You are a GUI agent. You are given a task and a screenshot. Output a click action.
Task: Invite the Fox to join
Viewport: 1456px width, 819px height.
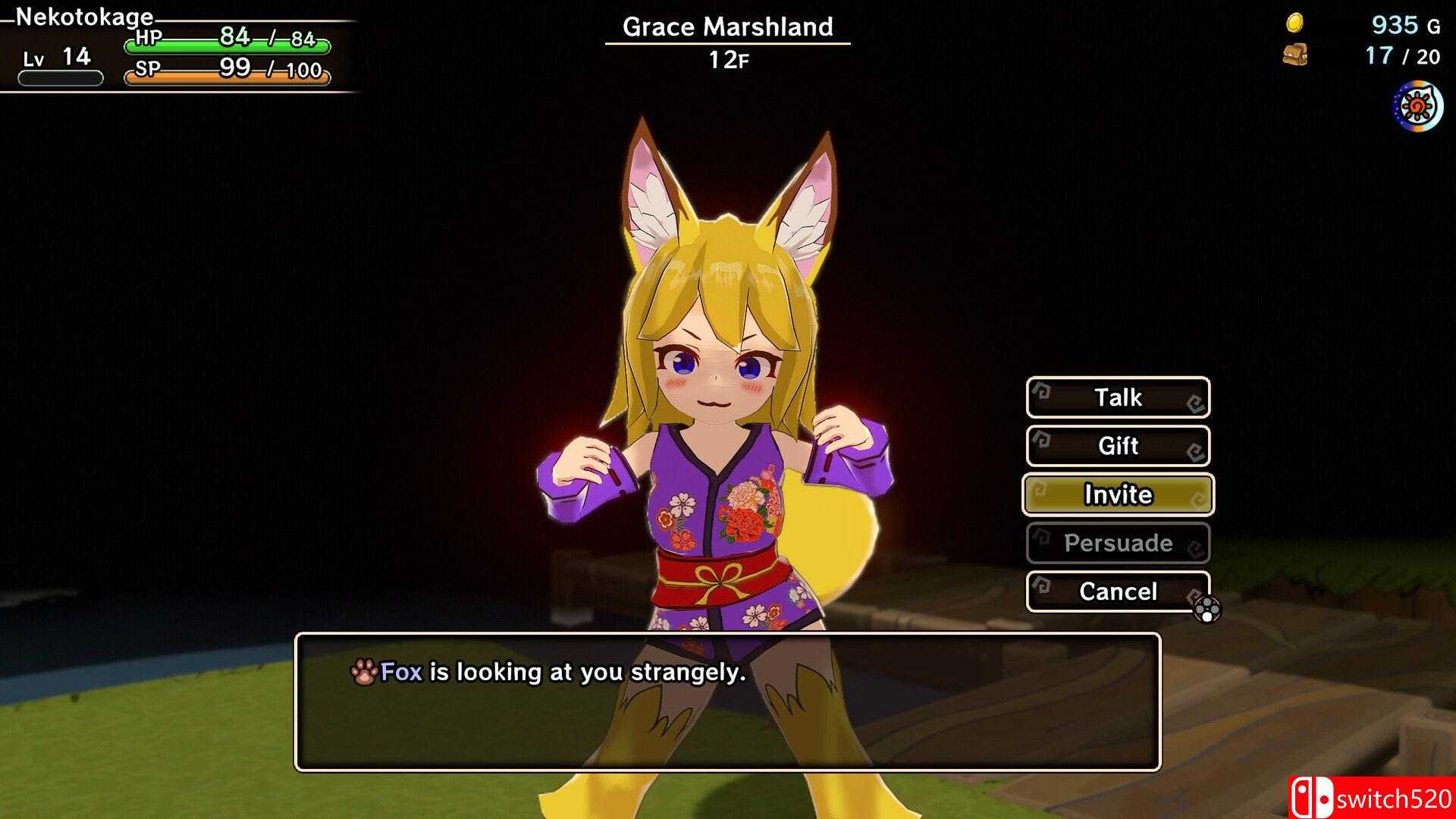coord(1118,494)
